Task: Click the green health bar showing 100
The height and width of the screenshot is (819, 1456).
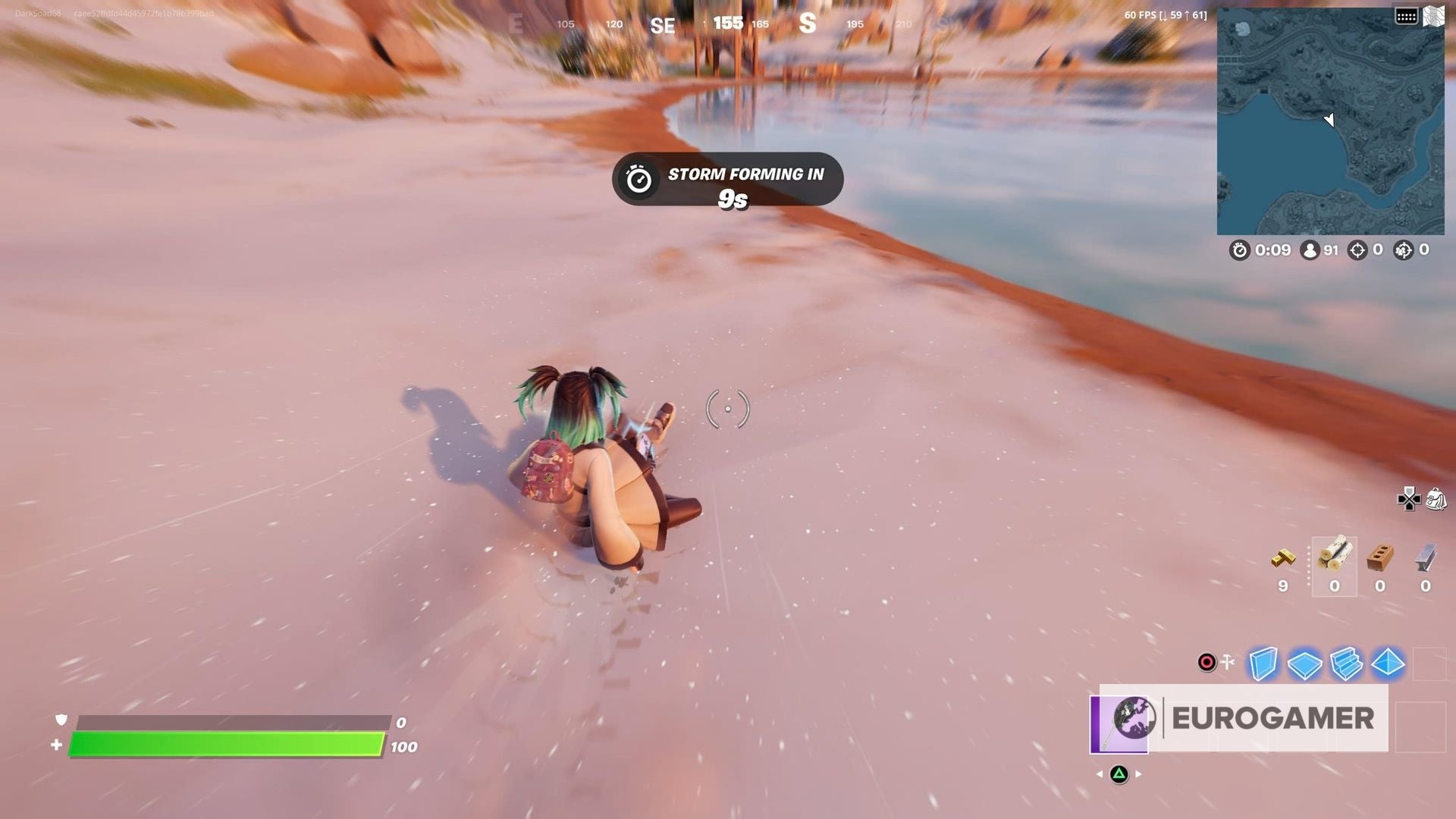Action: [x=227, y=747]
